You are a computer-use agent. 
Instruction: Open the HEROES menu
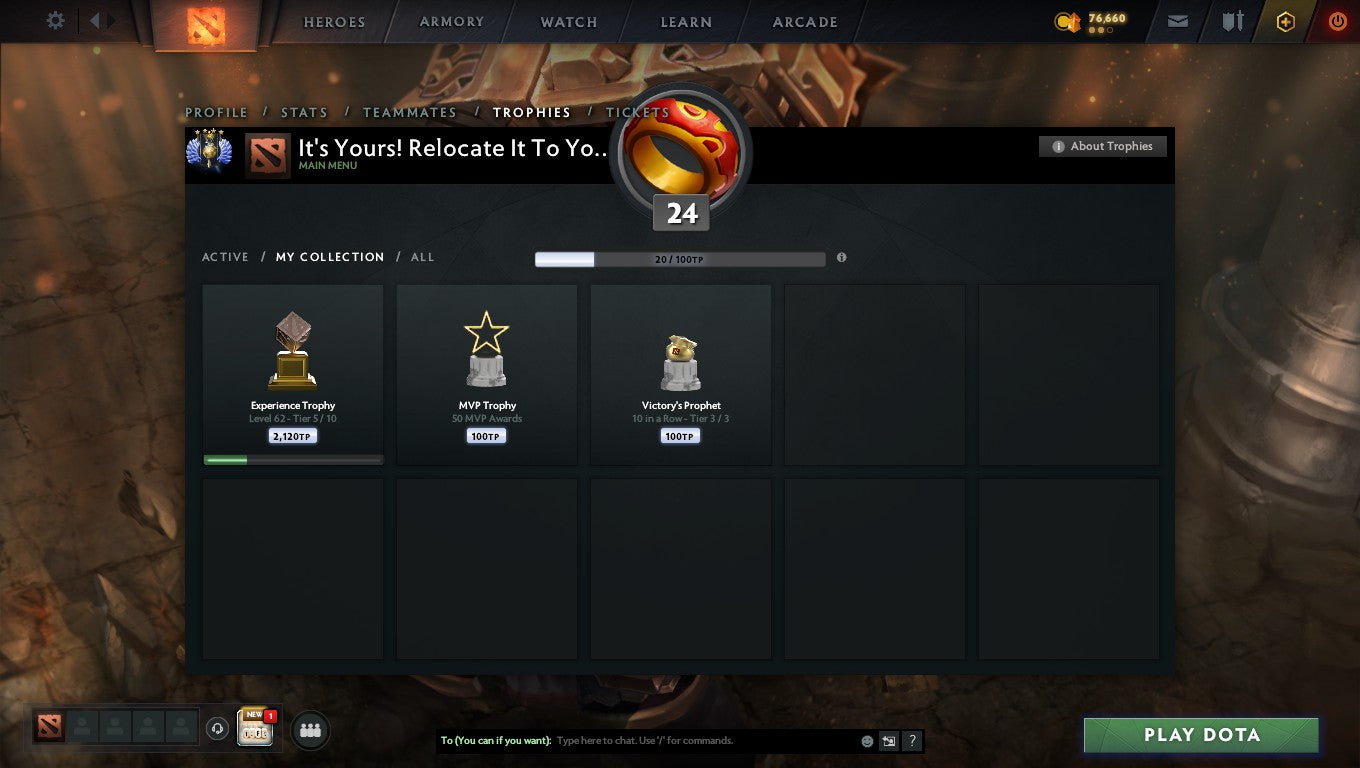pyautogui.click(x=334, y=21)
